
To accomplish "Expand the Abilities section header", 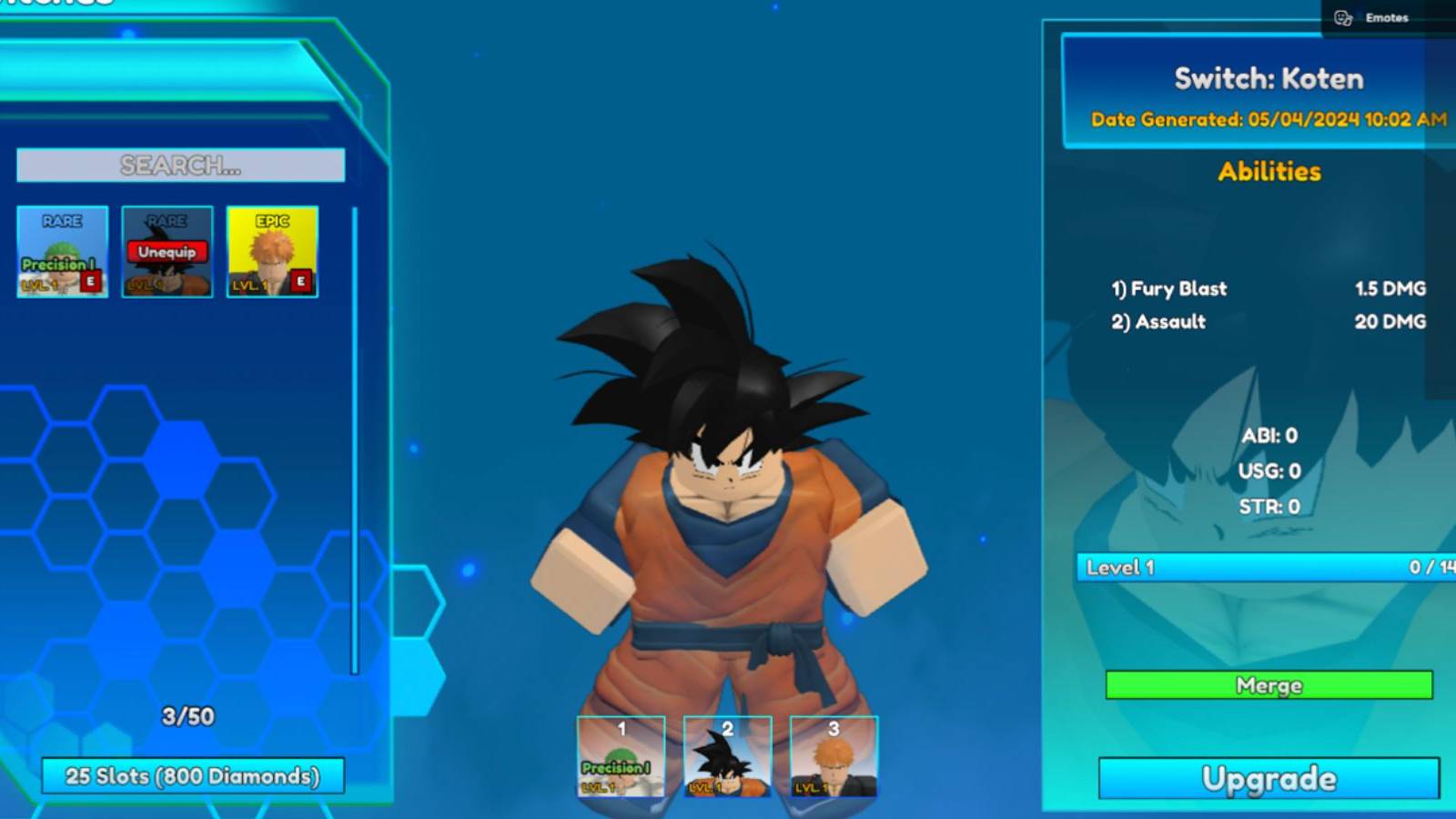I will click(x=1267, y=171).
